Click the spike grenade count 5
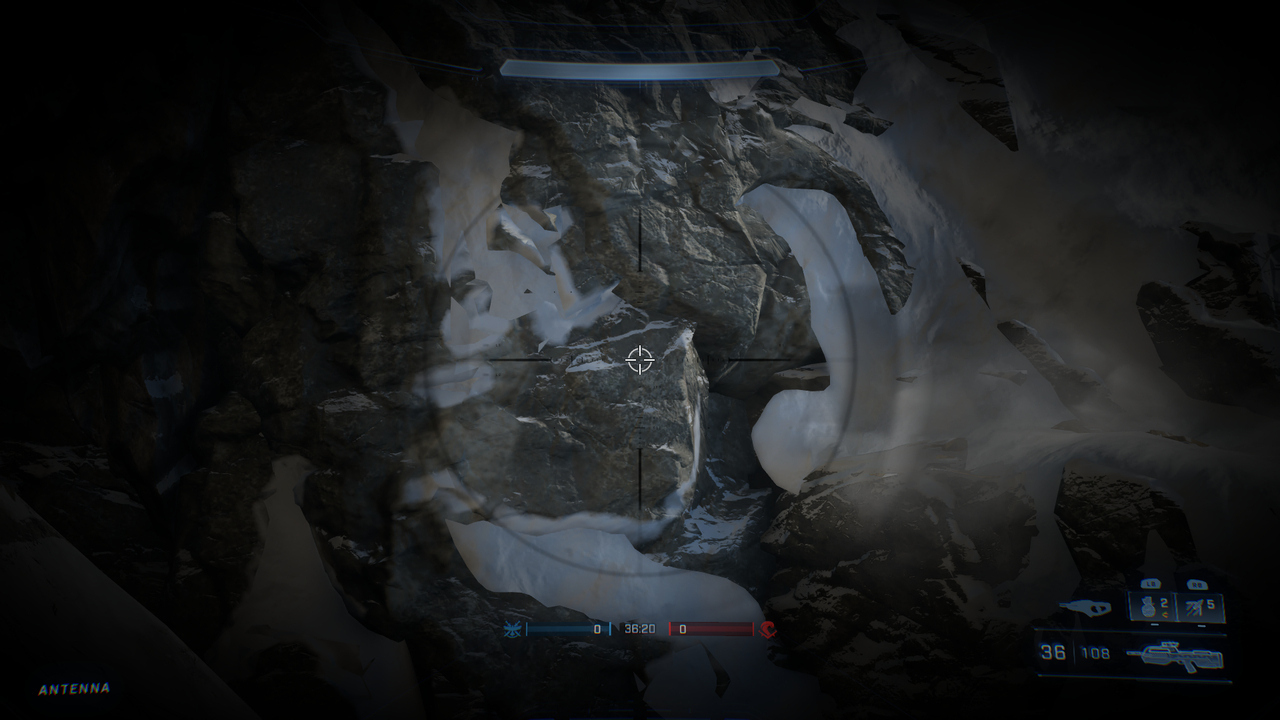The width and height of the screenshot is (1280, 720). pos(1210,602)
